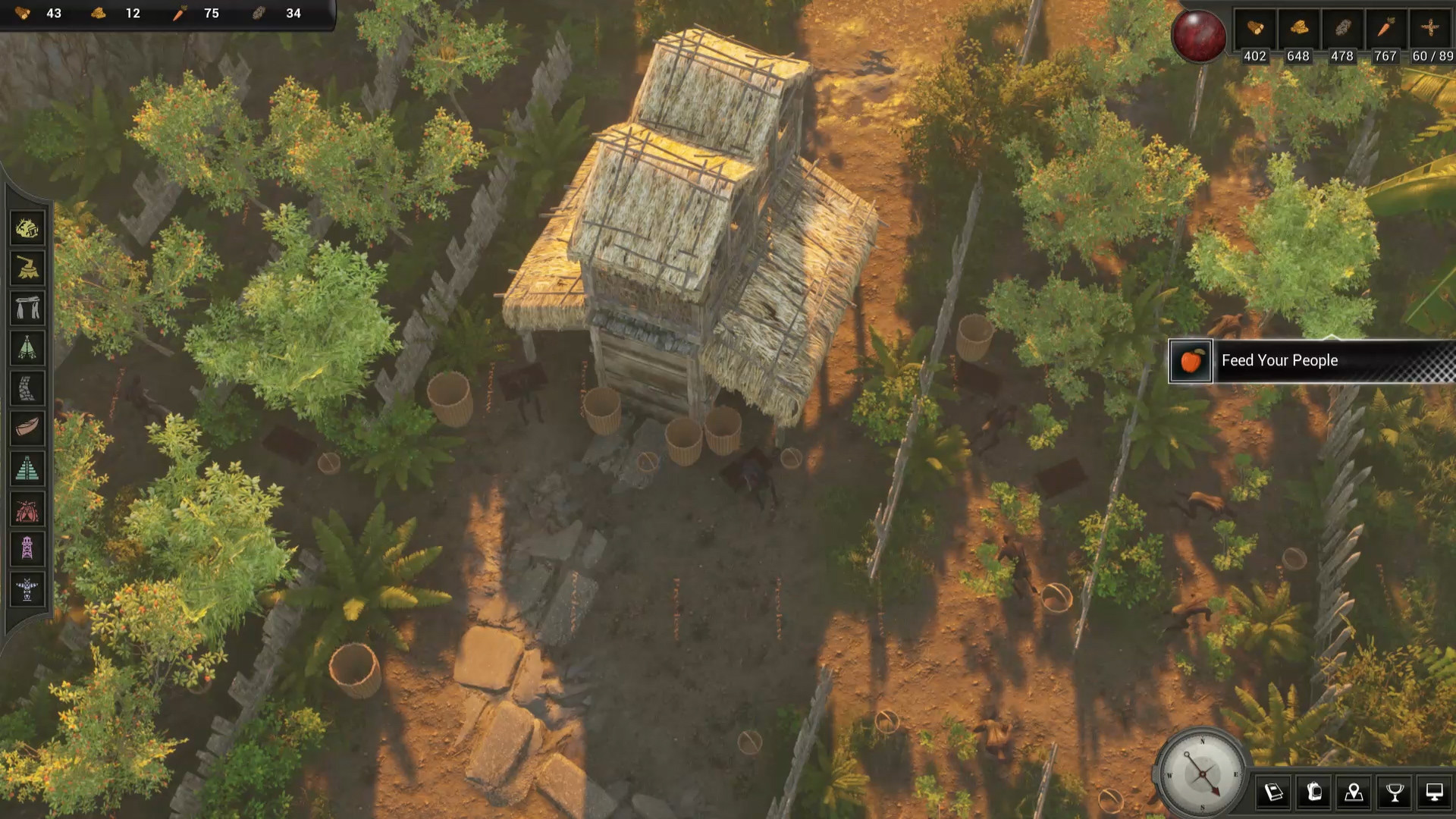Select the canoe building icon
Screen dimensions: 1456x819
(x=27, y=426)
